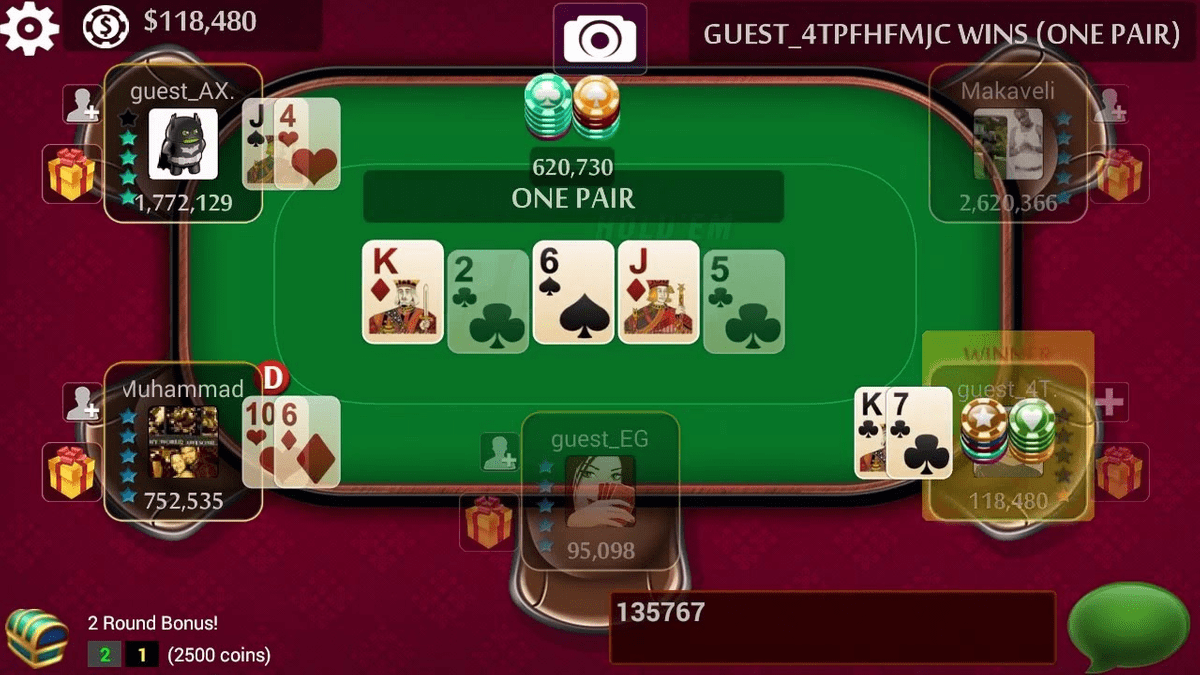Open the gift box beside guest_4T
The height and width of the screenshot is (675, 1200).
1119,471
